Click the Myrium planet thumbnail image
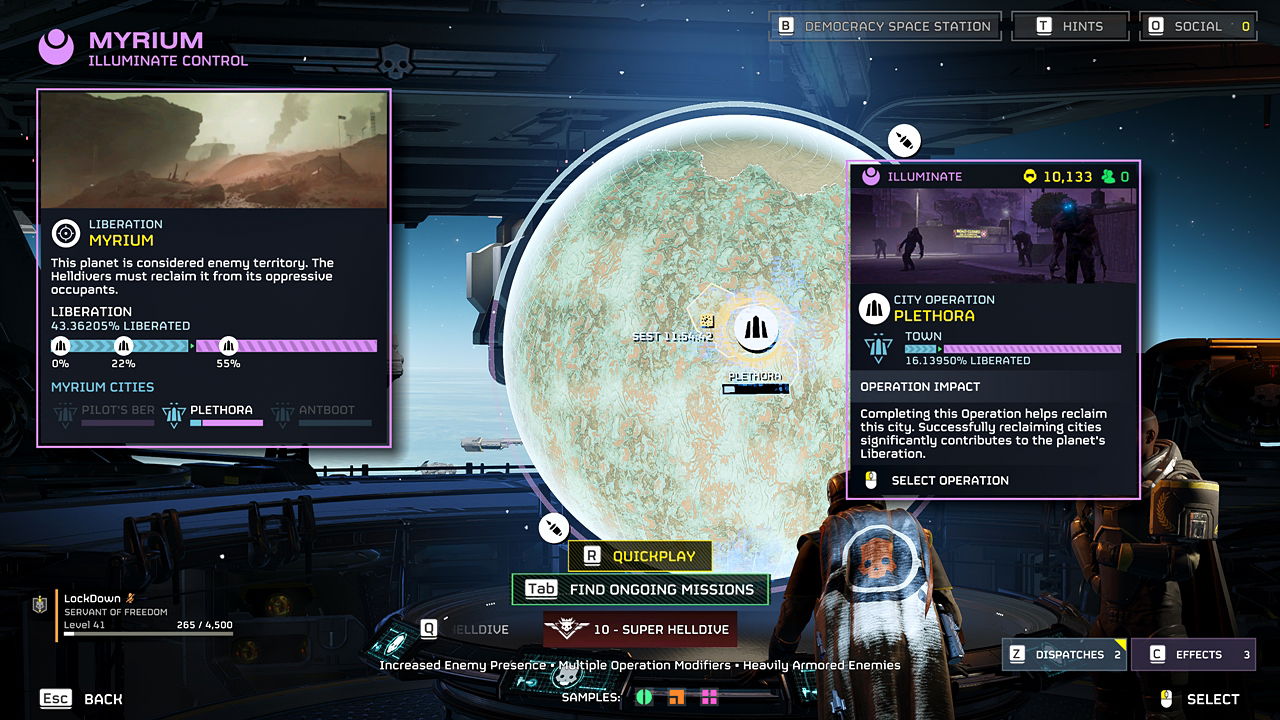 click(214, 150)
